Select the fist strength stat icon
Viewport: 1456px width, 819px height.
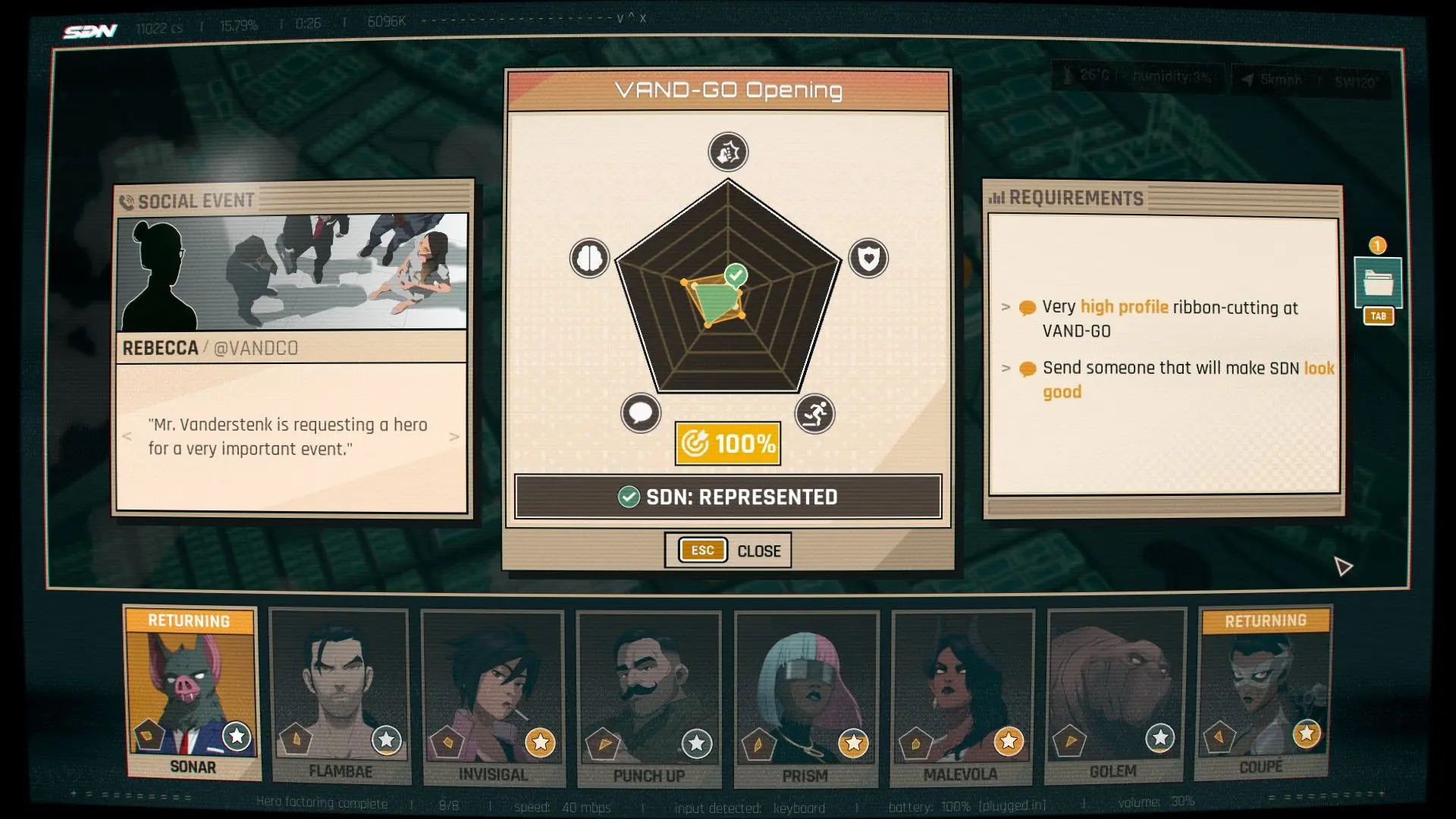(x=727, y=152)
